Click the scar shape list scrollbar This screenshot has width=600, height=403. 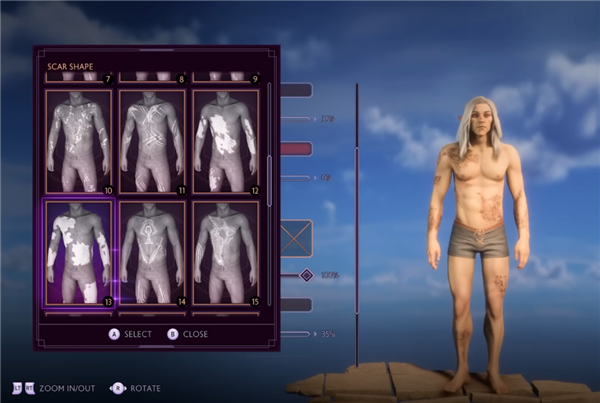tap(268, 168)
